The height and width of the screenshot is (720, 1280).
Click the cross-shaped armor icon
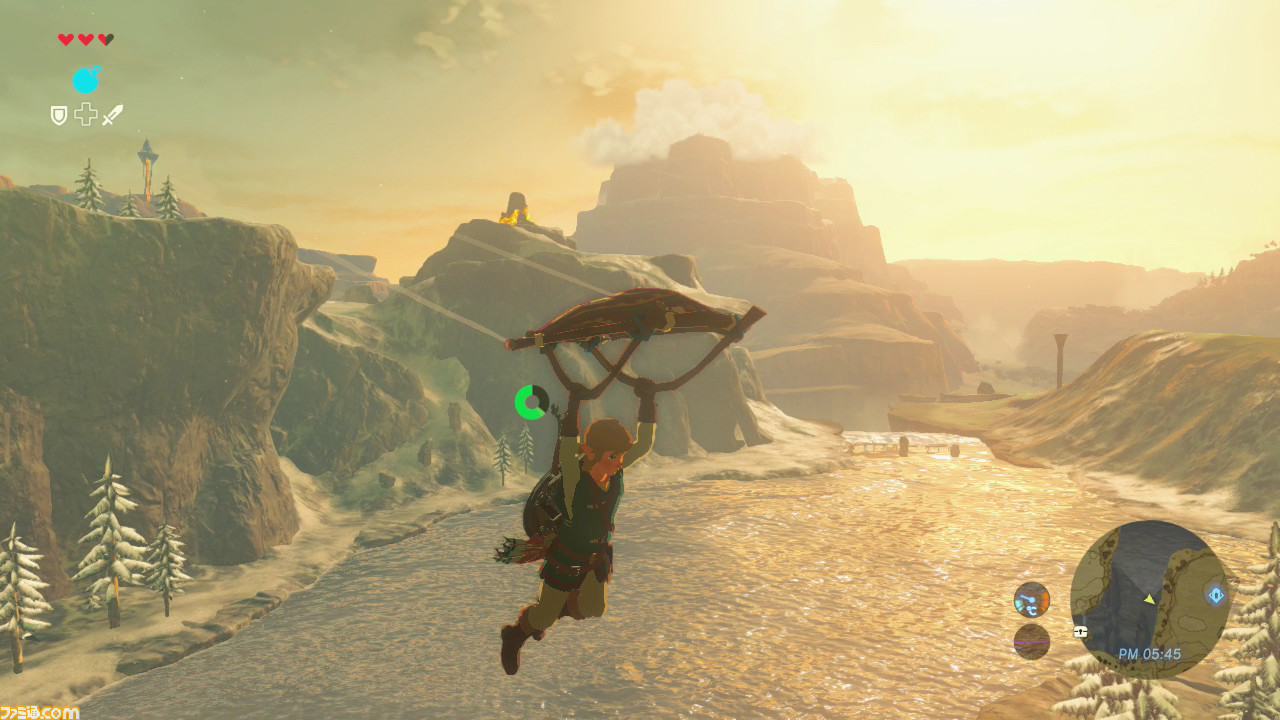pos(86,115)
